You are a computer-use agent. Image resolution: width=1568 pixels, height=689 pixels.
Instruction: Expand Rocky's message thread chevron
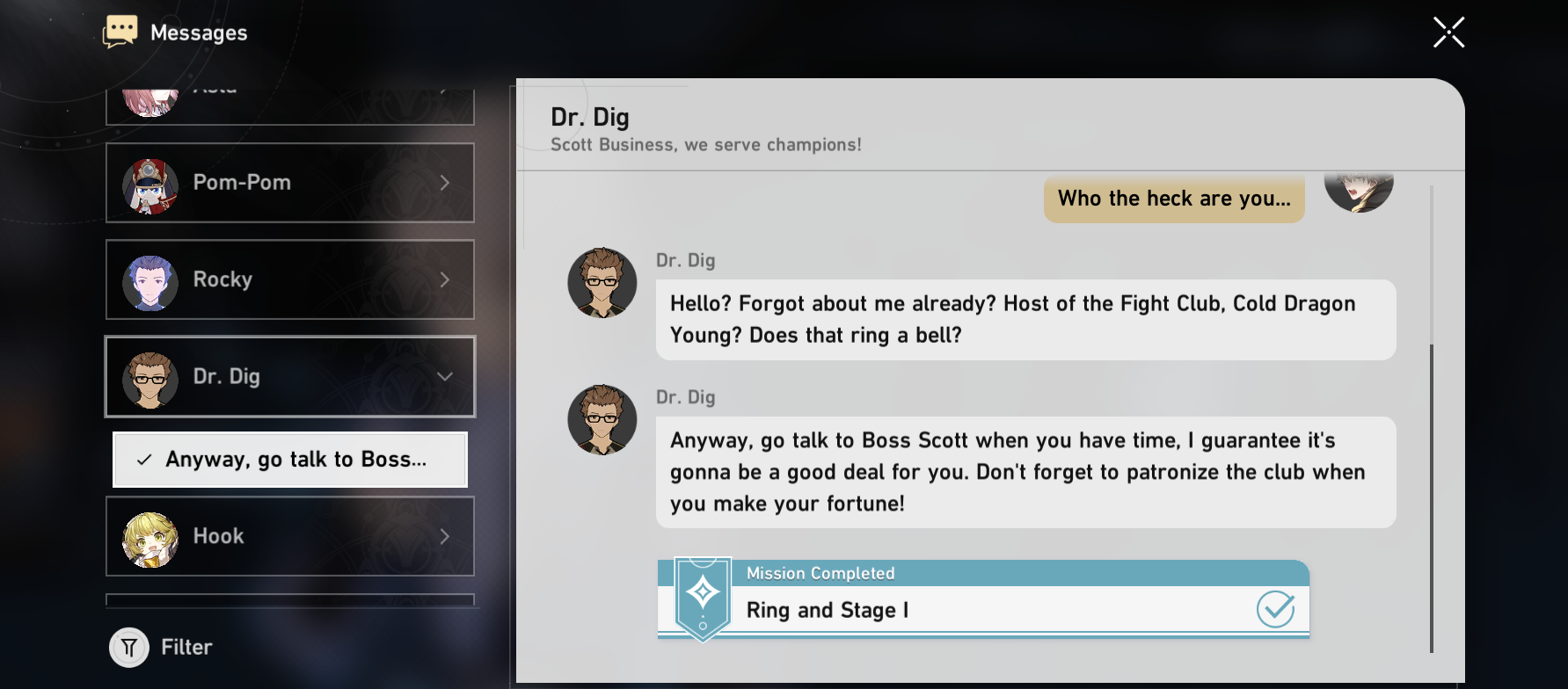click(445, 279)
